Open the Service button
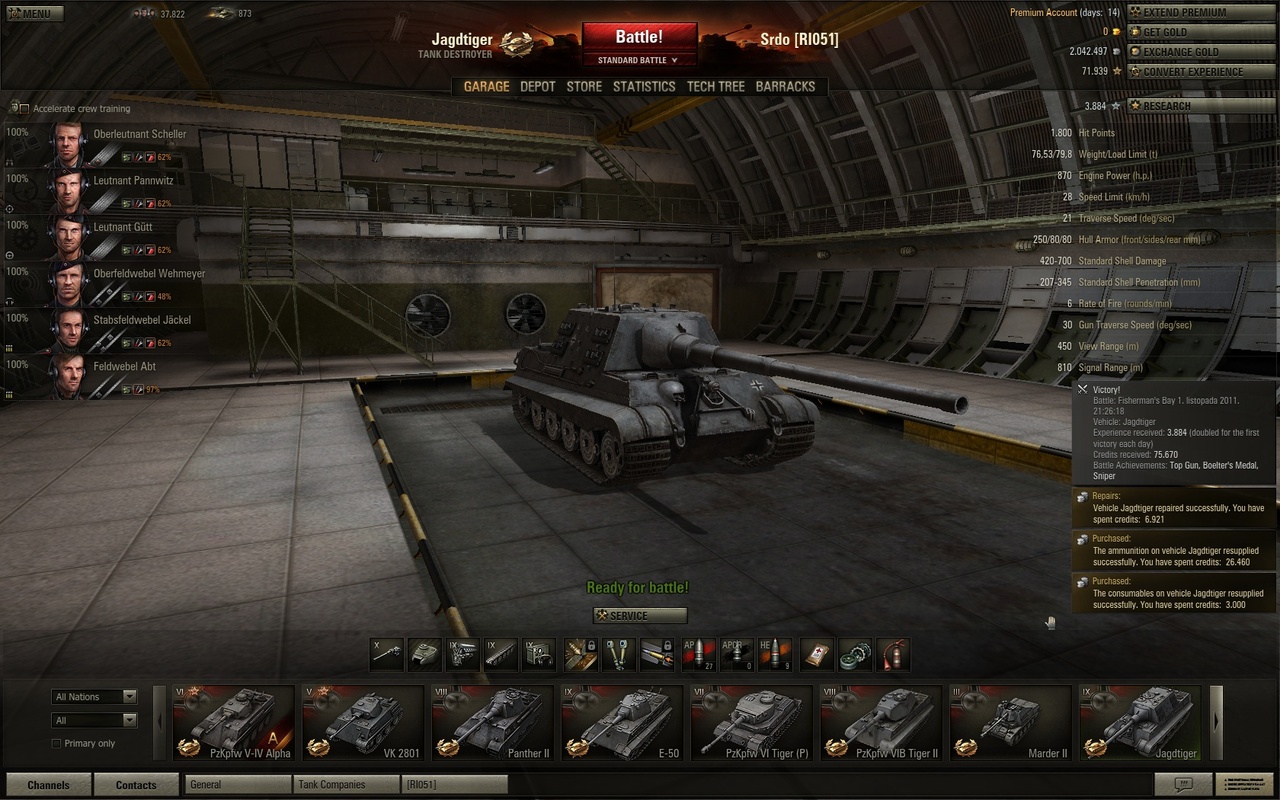Viewport: 1280px width, 800px height. pyautogui.click(x=640, y=616)
